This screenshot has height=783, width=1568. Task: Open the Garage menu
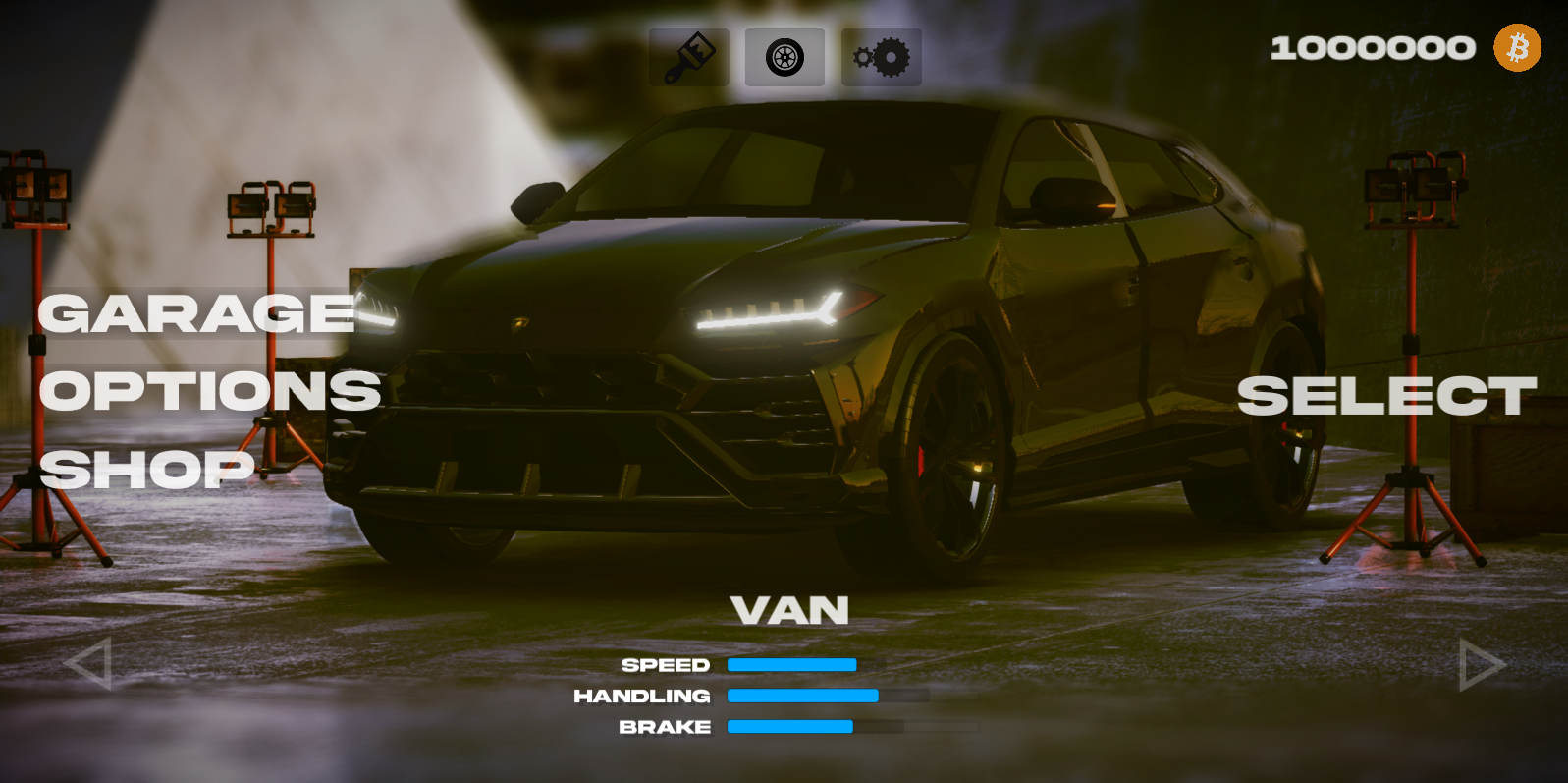(196, 314)
